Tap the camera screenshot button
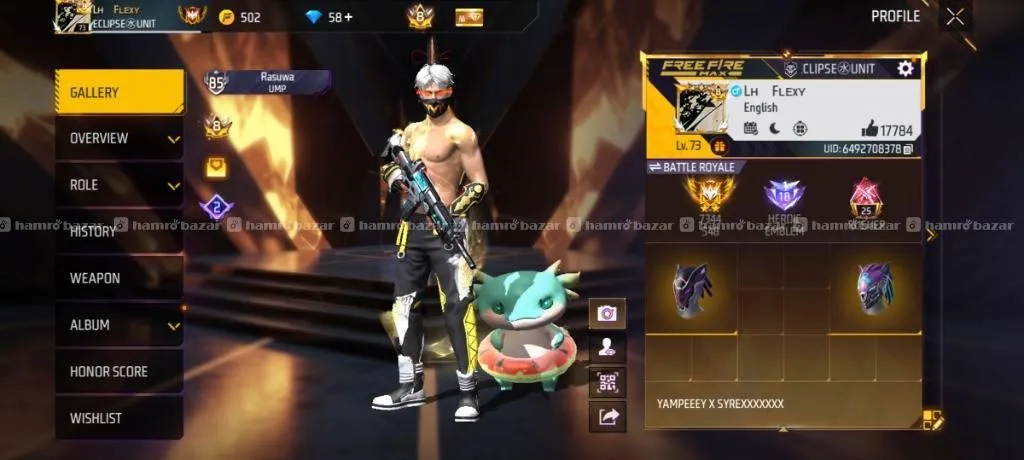Viewport: 1024px width, 460px height. click(x=607, y=313)
